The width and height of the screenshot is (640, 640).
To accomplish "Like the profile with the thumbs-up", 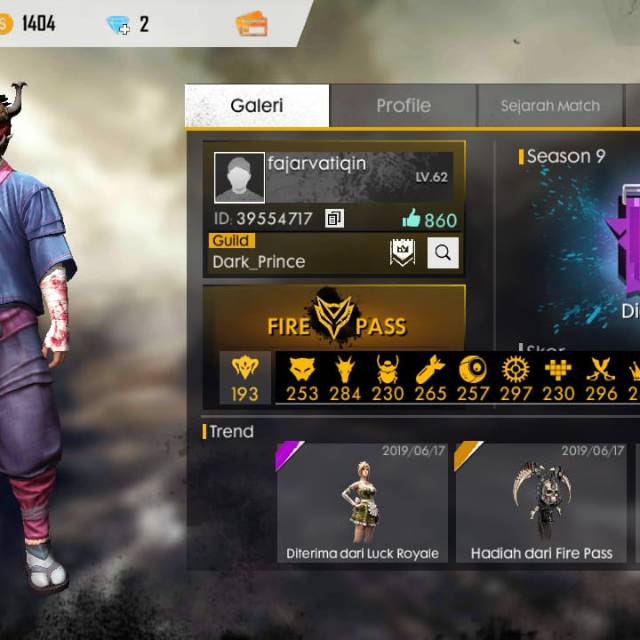I will (x=411, y=219).
